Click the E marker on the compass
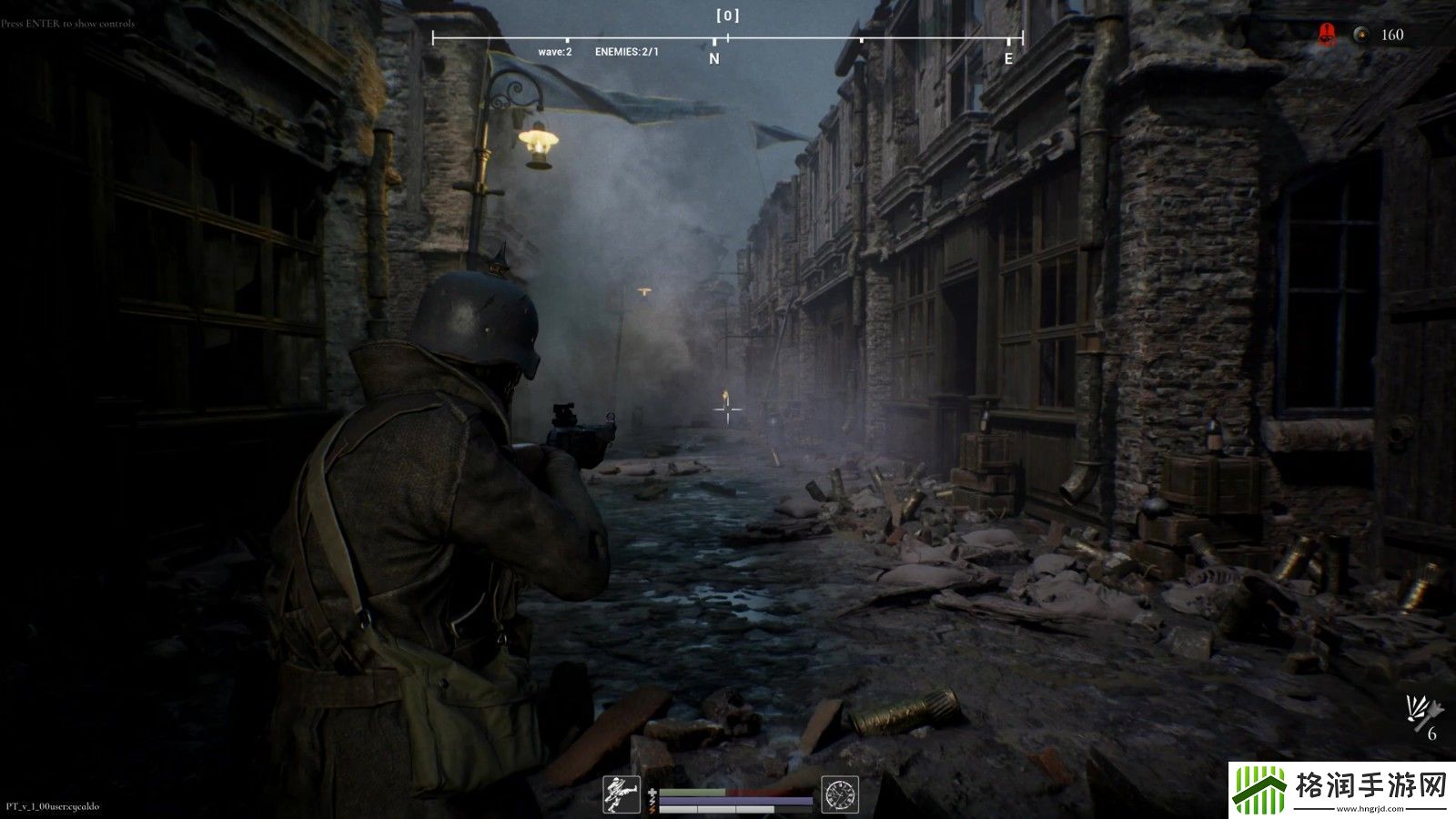1456x819 pixels. click(x=1008, y=58)
